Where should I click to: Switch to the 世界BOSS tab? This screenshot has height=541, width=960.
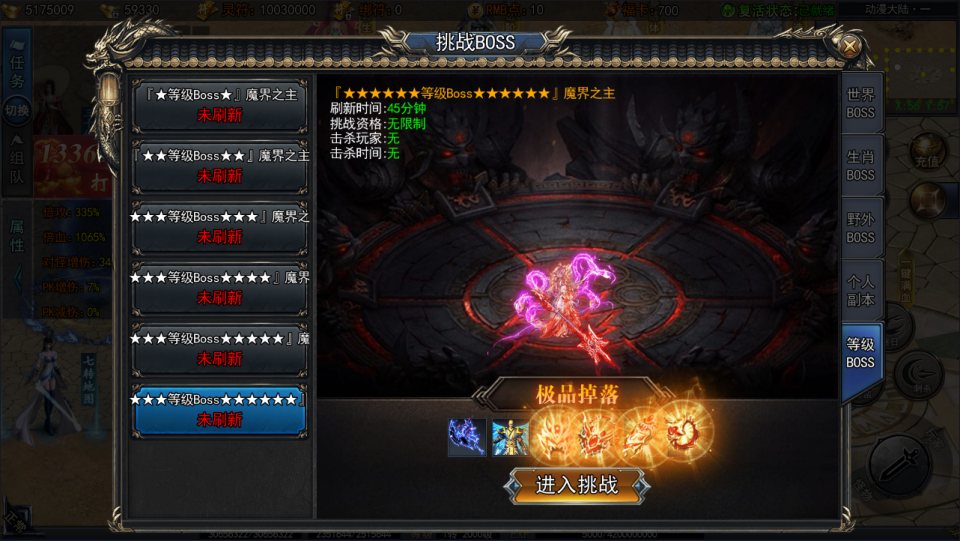(x=860, y=103)
